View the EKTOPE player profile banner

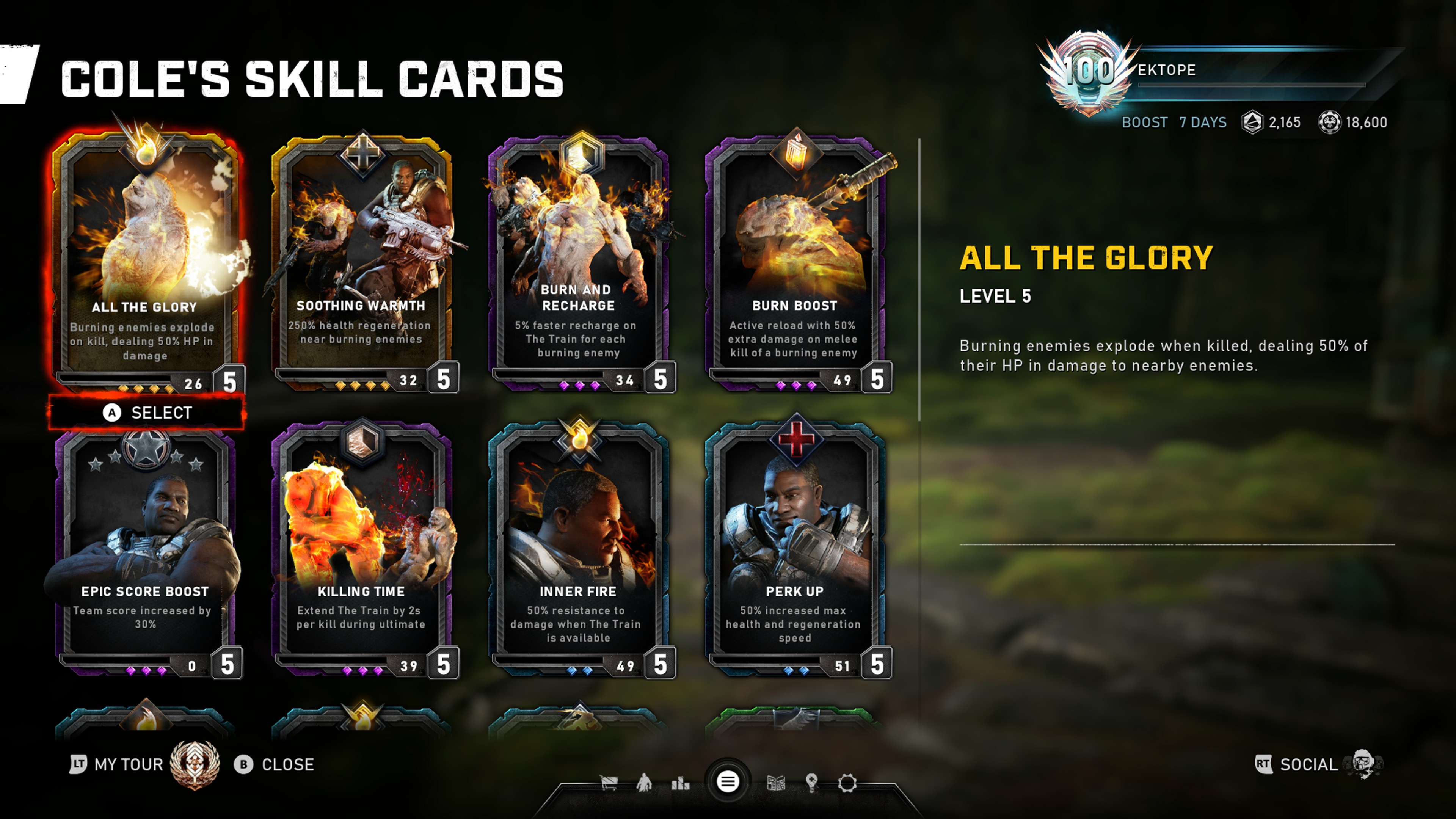tap(1215, 71)
